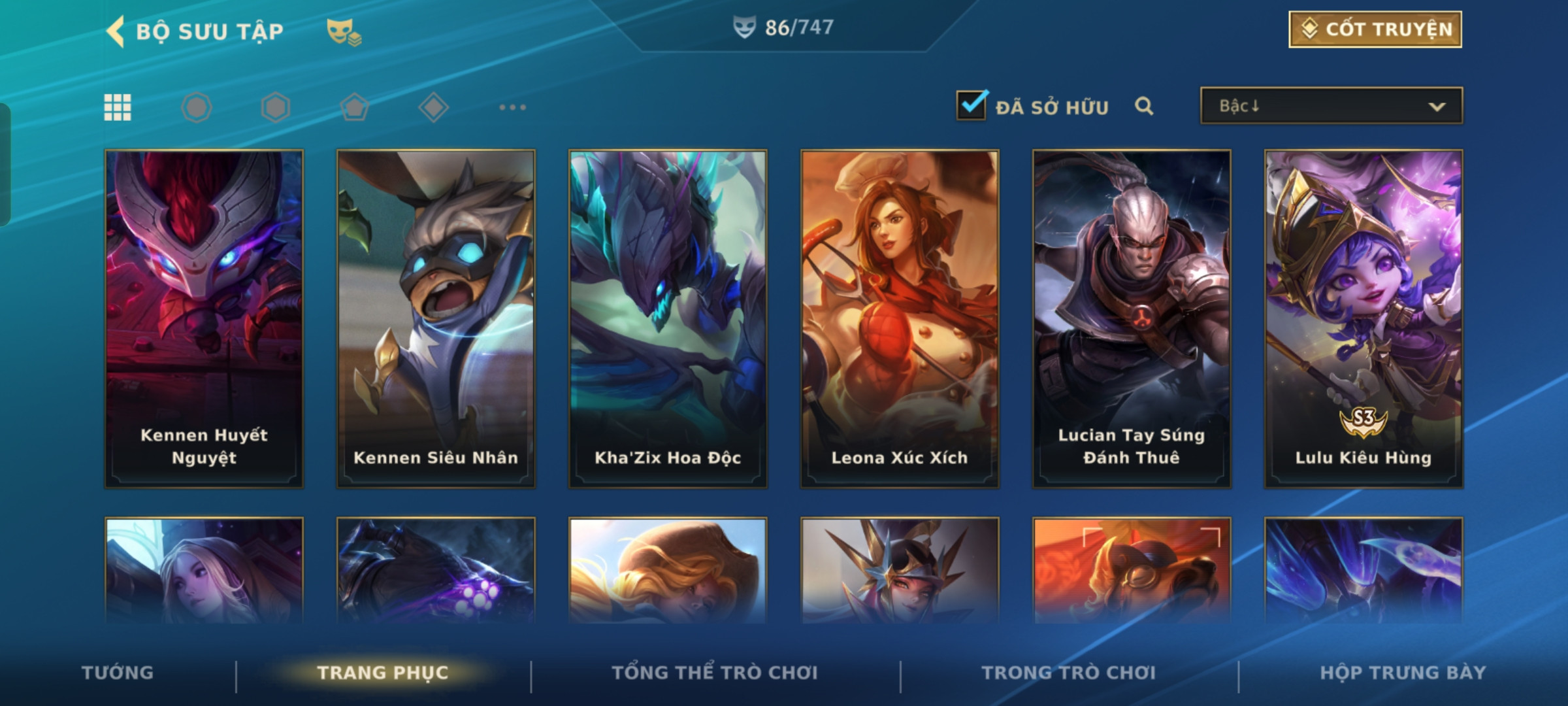1568x706 pixels.
Task: Pick the Leona Xúc Xích skin
Action: [900, 319]
